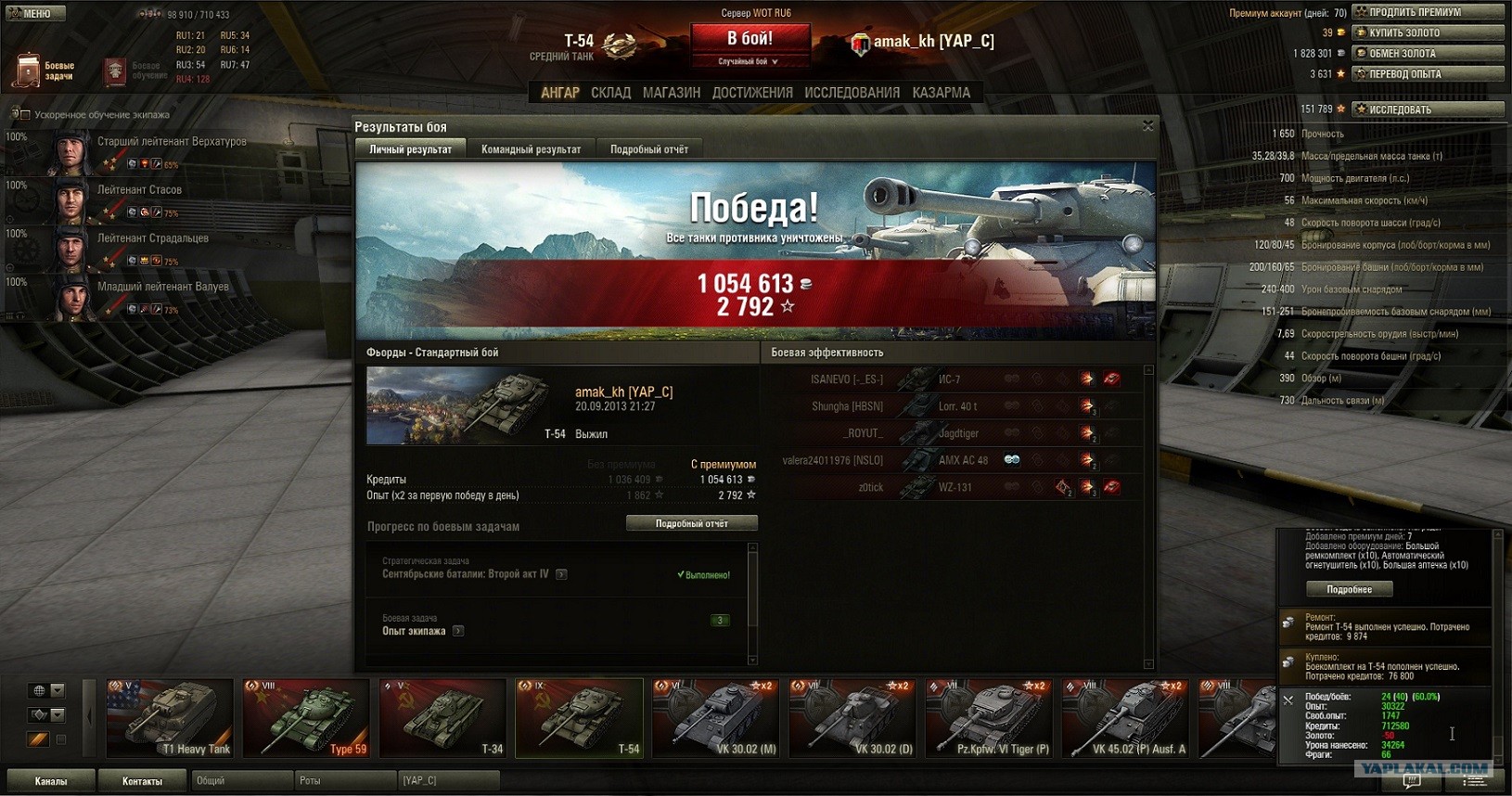
Task: Open the ОБМЕН ЗОЛОТА exchange
Action: (x=1427, y=53)
